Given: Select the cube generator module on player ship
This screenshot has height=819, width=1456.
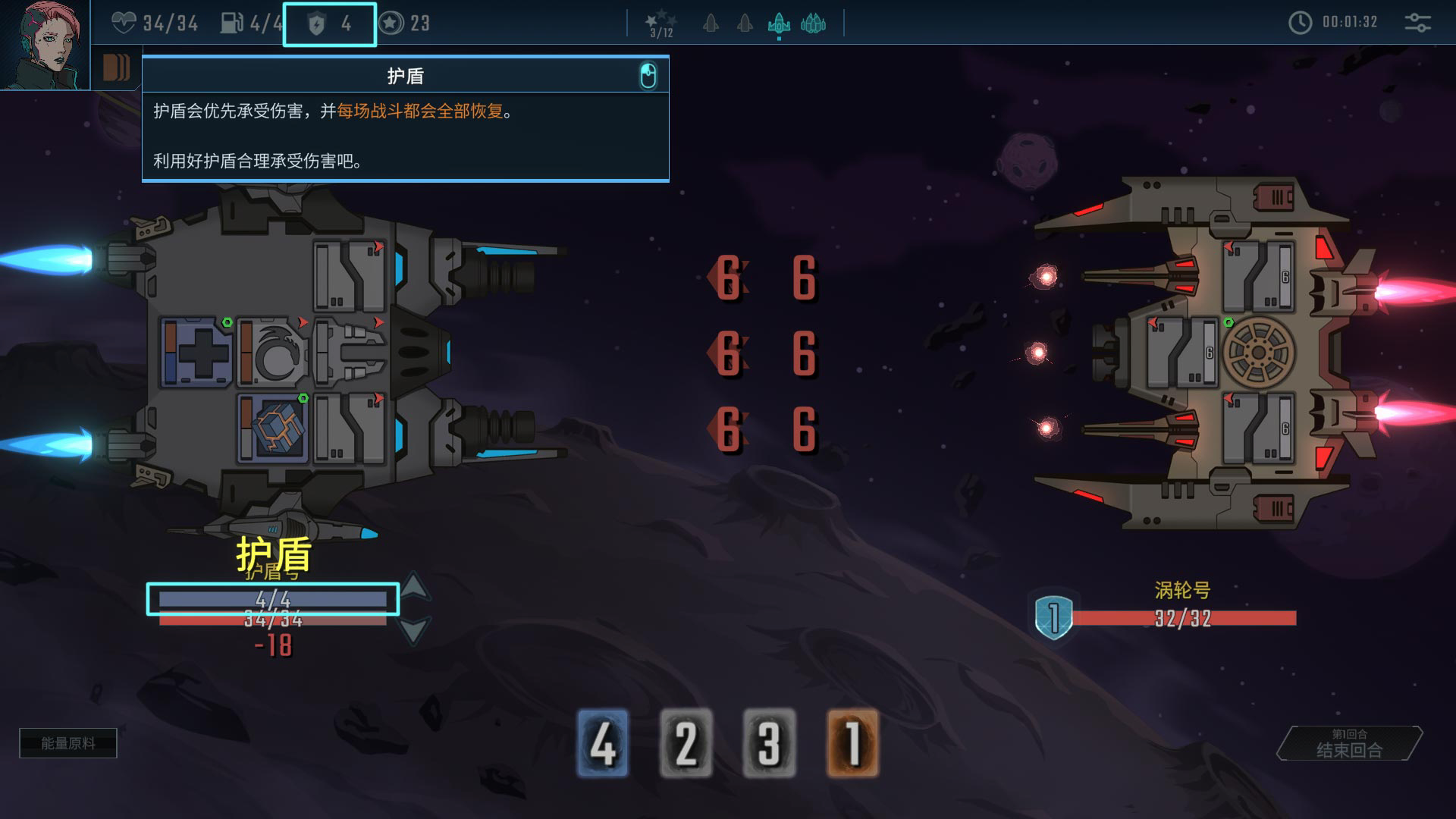Looking at the screenshot, I should tap(275, 428).
